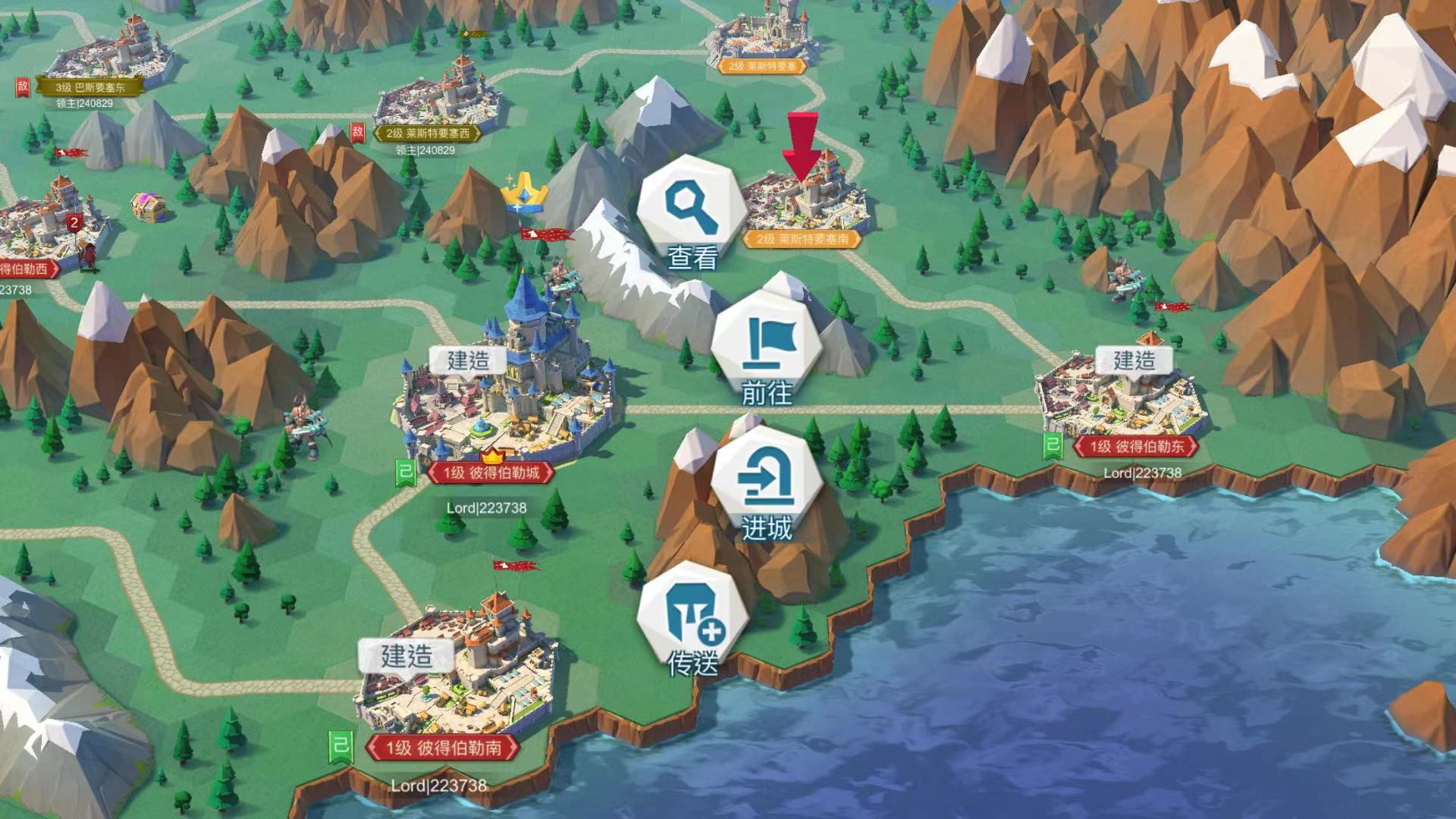
Task: Select the 1级 彼得伯勒东 name banner
Action: coord(1136,447)
